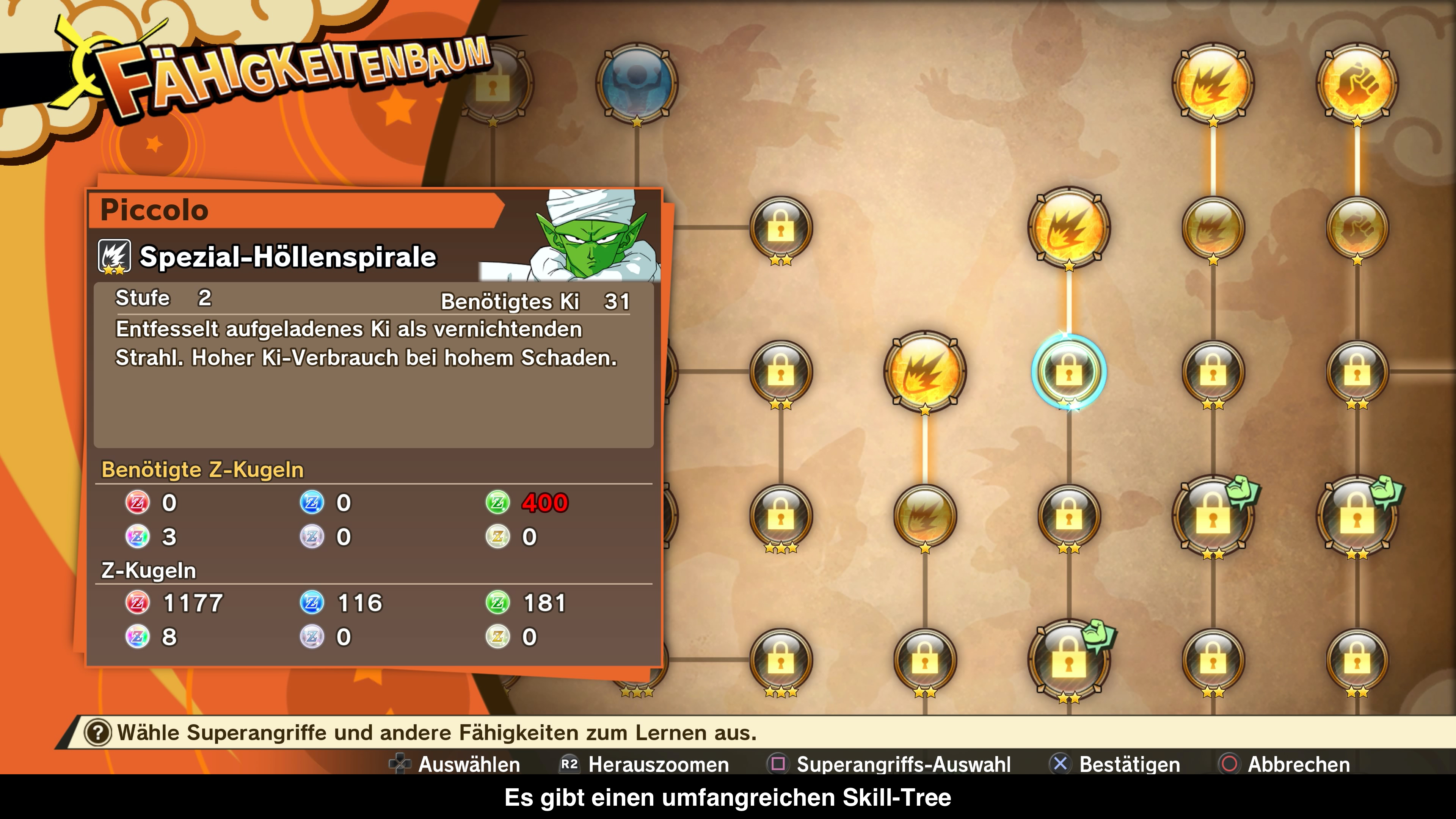Screen dimensions: 1456x819
Task: Select the blue silhouette skill node
Action: pos(637,83)
